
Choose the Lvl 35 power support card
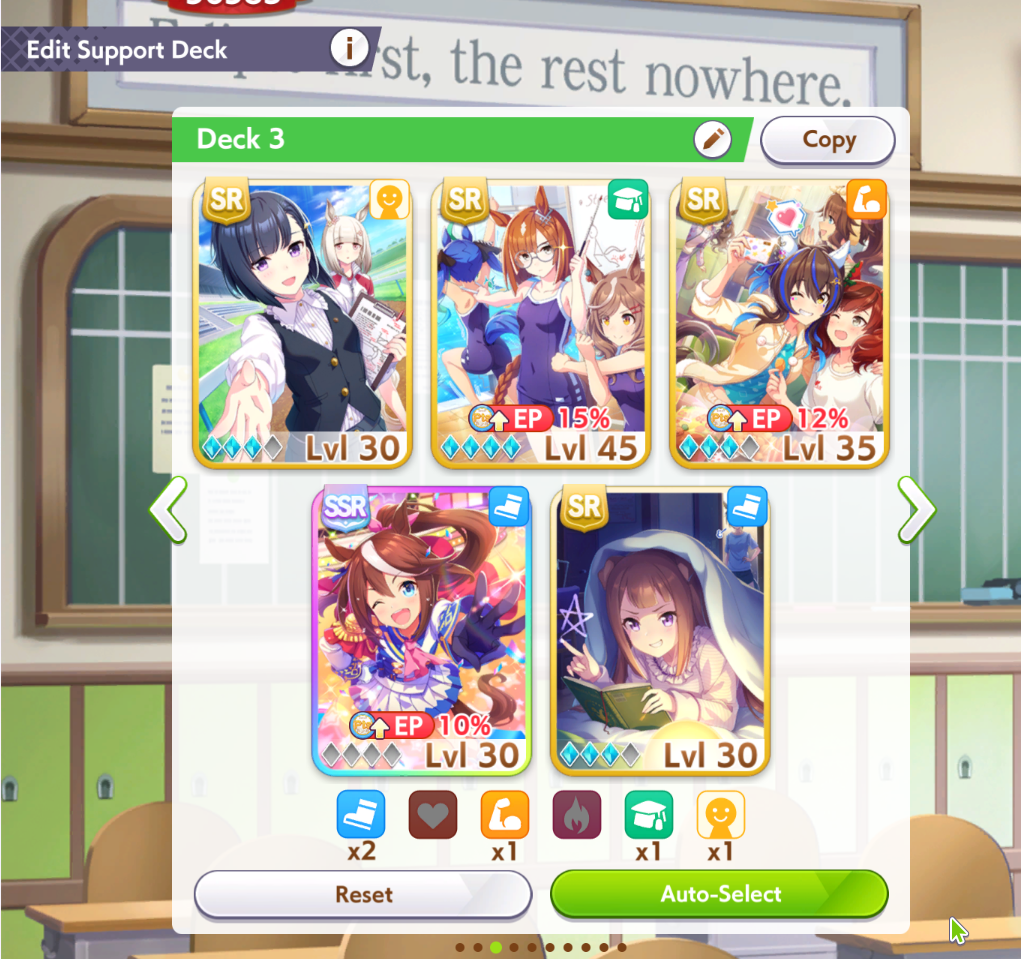tap(778, 324)
